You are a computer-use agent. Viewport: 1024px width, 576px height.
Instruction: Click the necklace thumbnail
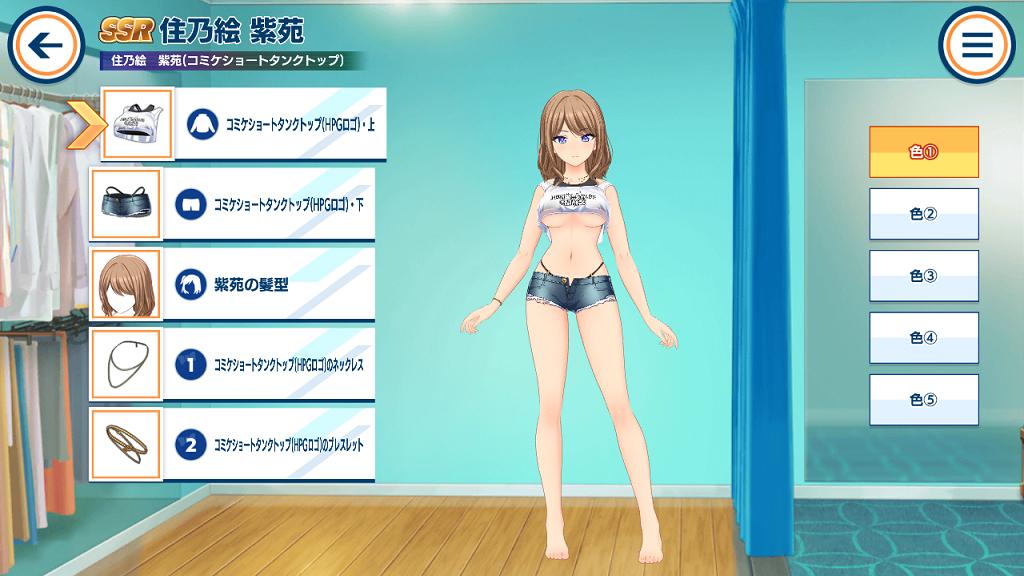coord(126,364)
